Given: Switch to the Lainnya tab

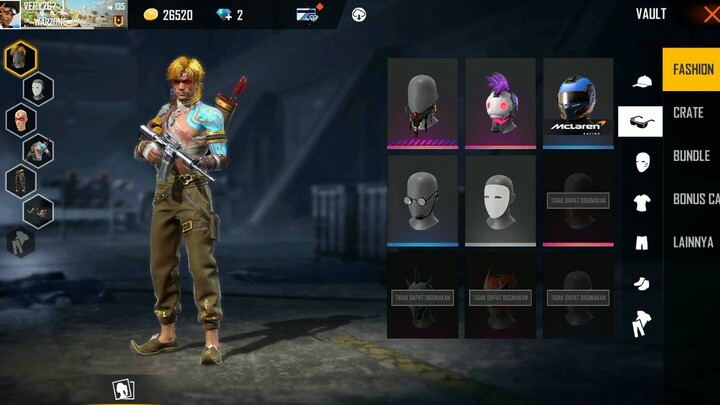Looking at the screenshot, I should (693, 242).
